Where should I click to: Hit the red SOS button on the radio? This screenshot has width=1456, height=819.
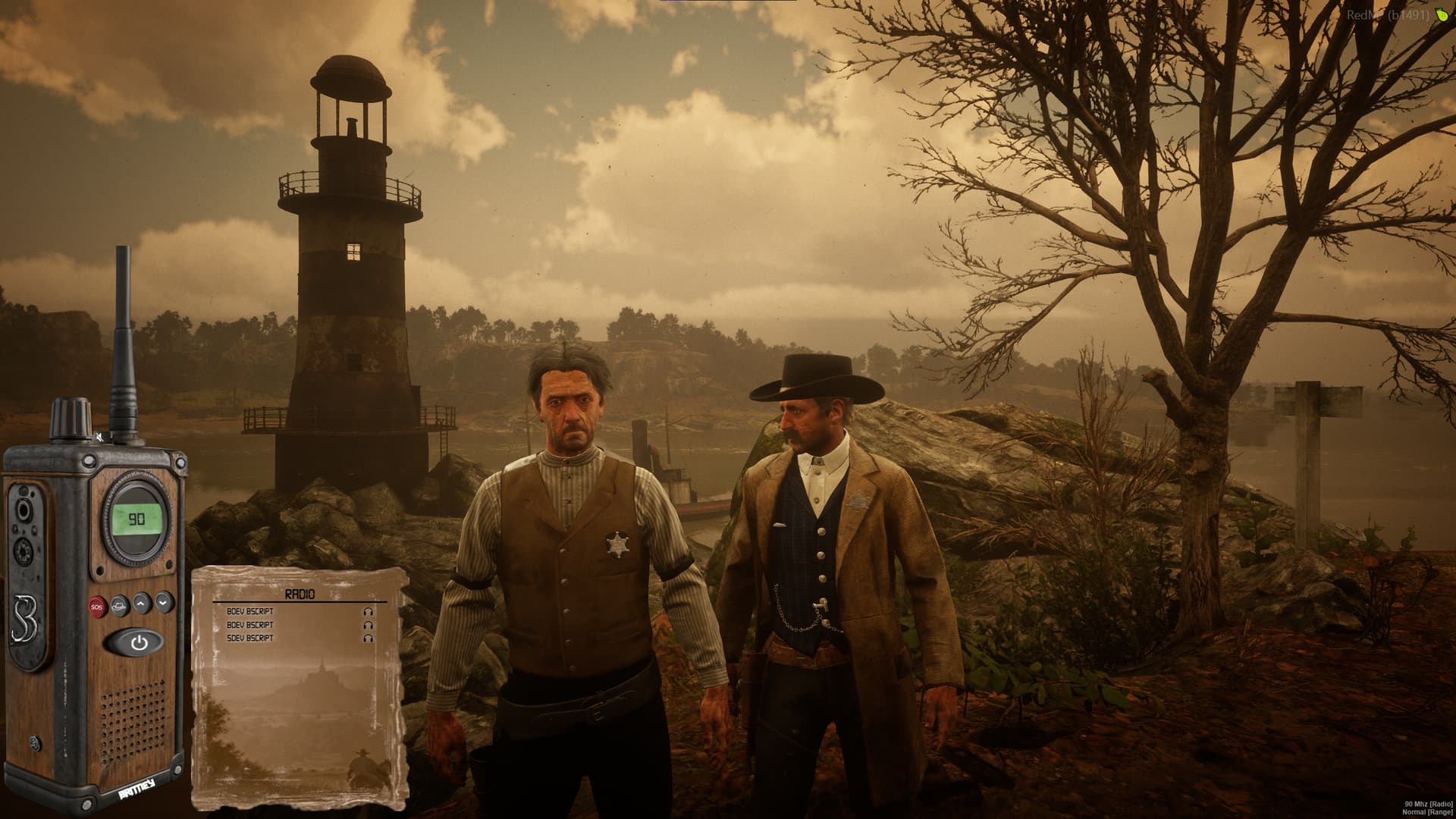[x=96, y=605]
